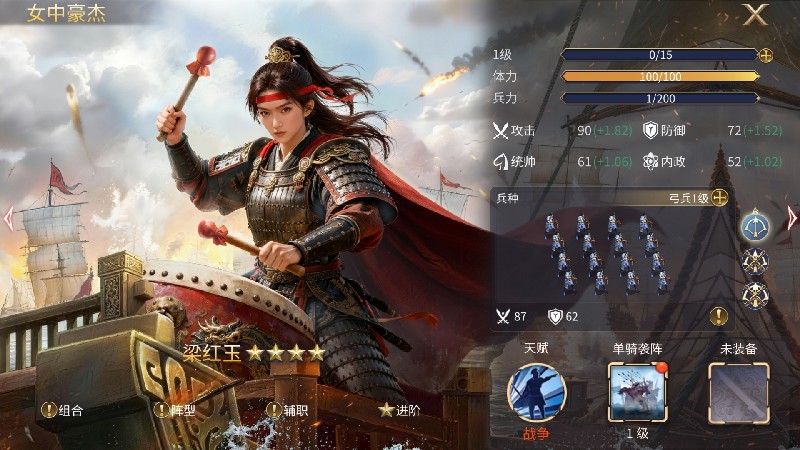Open the 进阶 advancement tab
800x450 pixels.
(399, 409)
